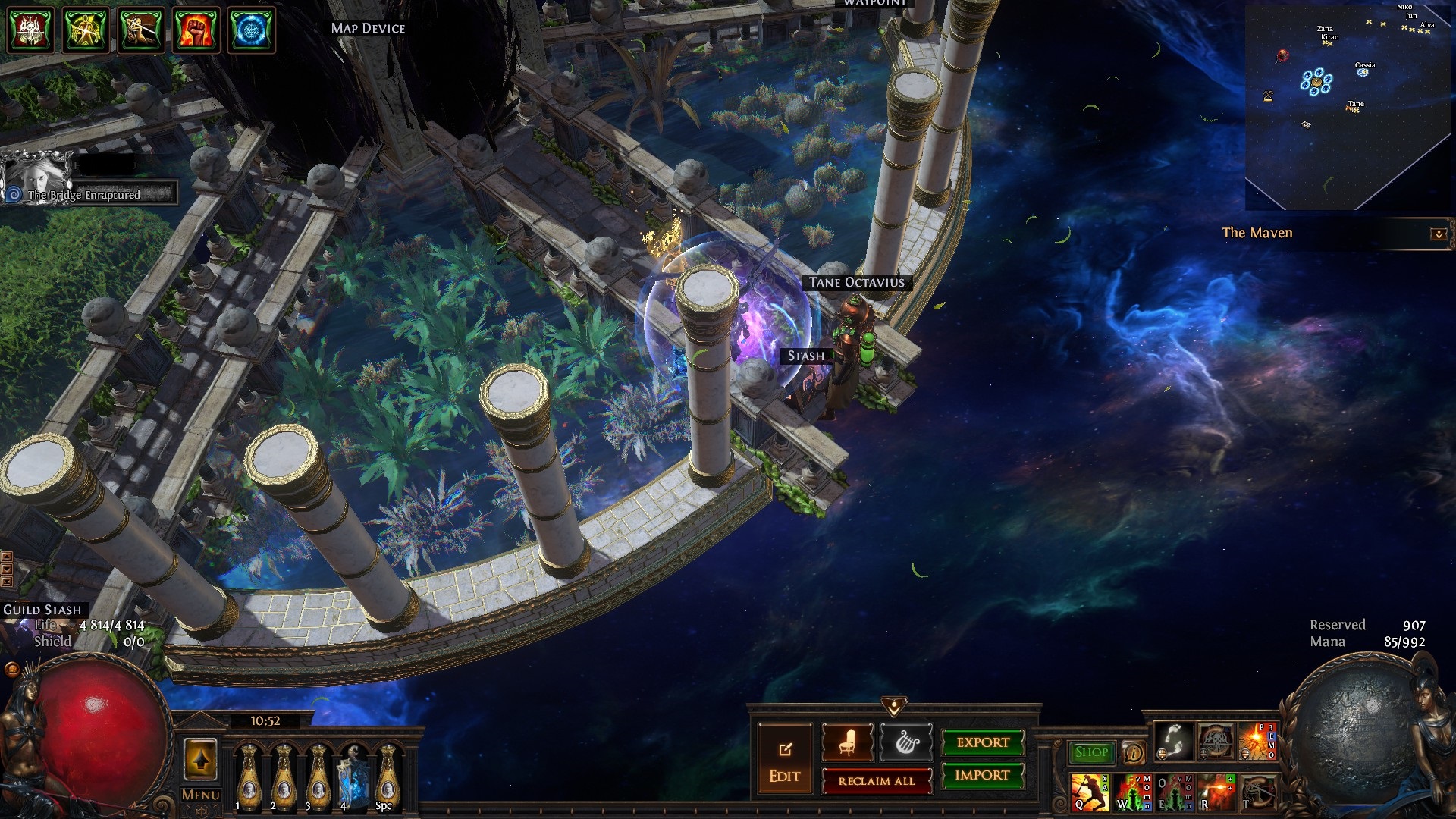
Task: Use the golden flask bound to Spc
Action: coord(387,776)
